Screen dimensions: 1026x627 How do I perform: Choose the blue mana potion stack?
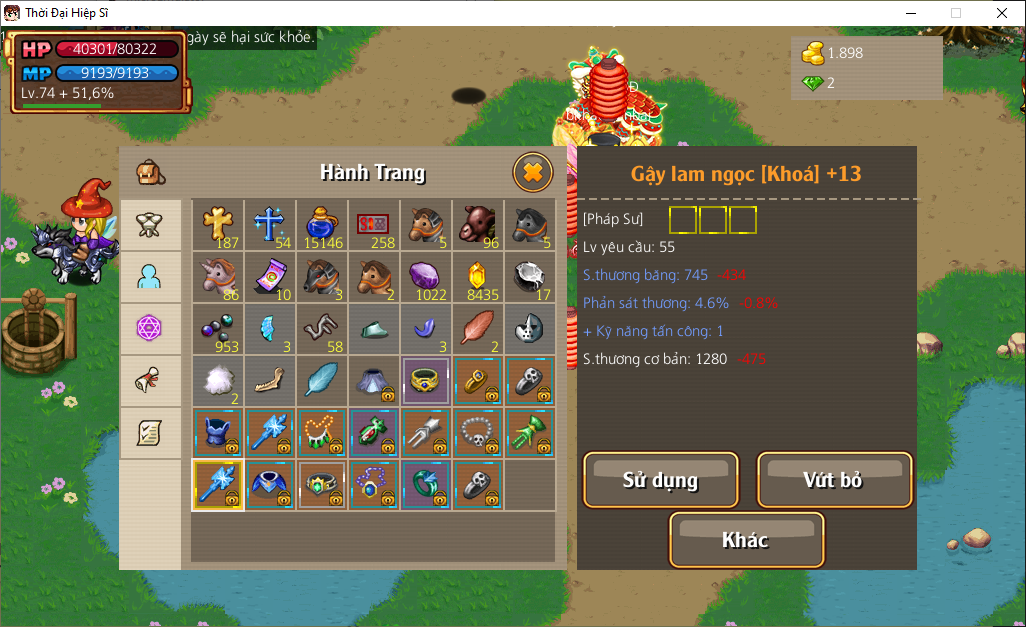pyautogui.click(x=321, y=225)
